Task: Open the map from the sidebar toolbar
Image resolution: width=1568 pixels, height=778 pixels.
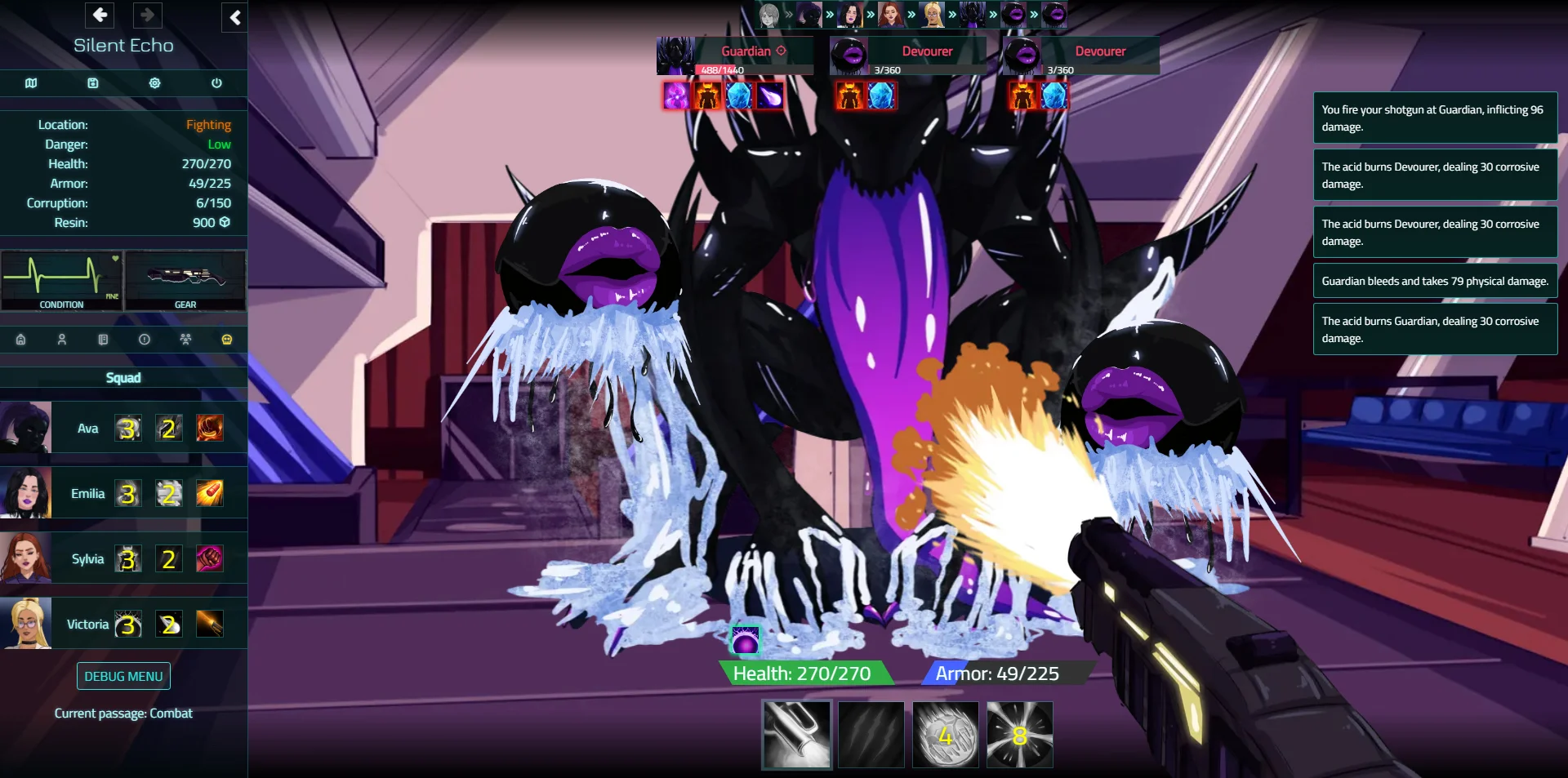Action: (31, 83)
